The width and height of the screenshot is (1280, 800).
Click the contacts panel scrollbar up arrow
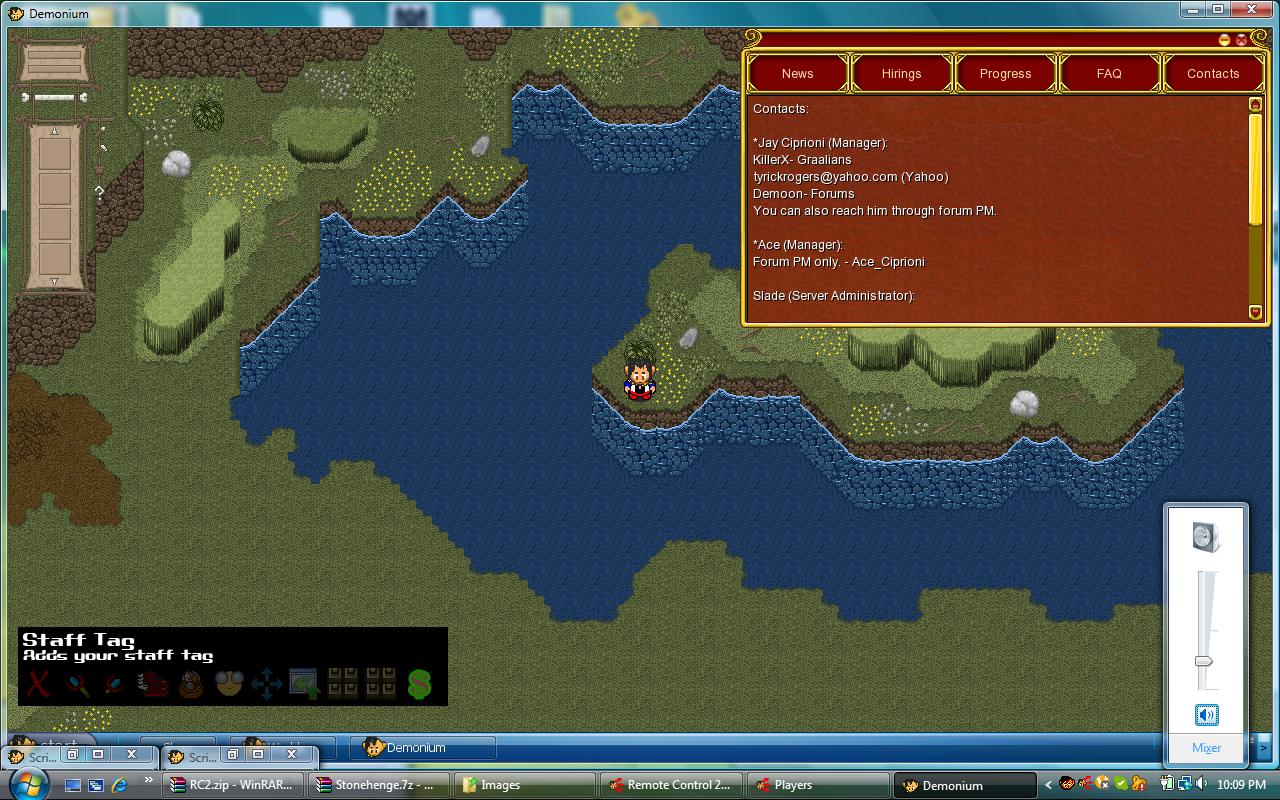click(x=1256, y=104)
